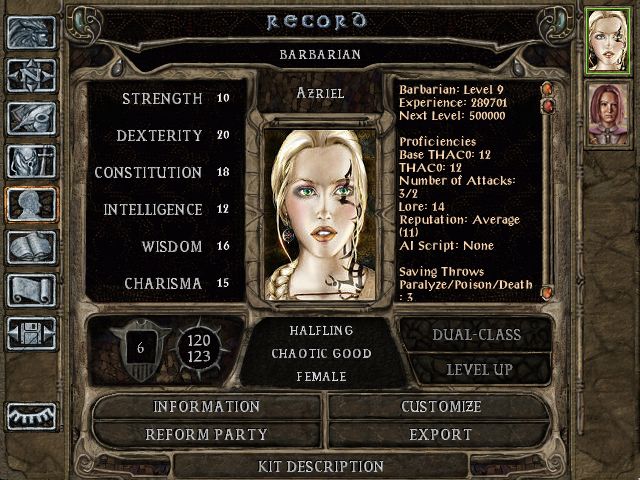
Task: Select Reform Party
Action: [206, 435]
